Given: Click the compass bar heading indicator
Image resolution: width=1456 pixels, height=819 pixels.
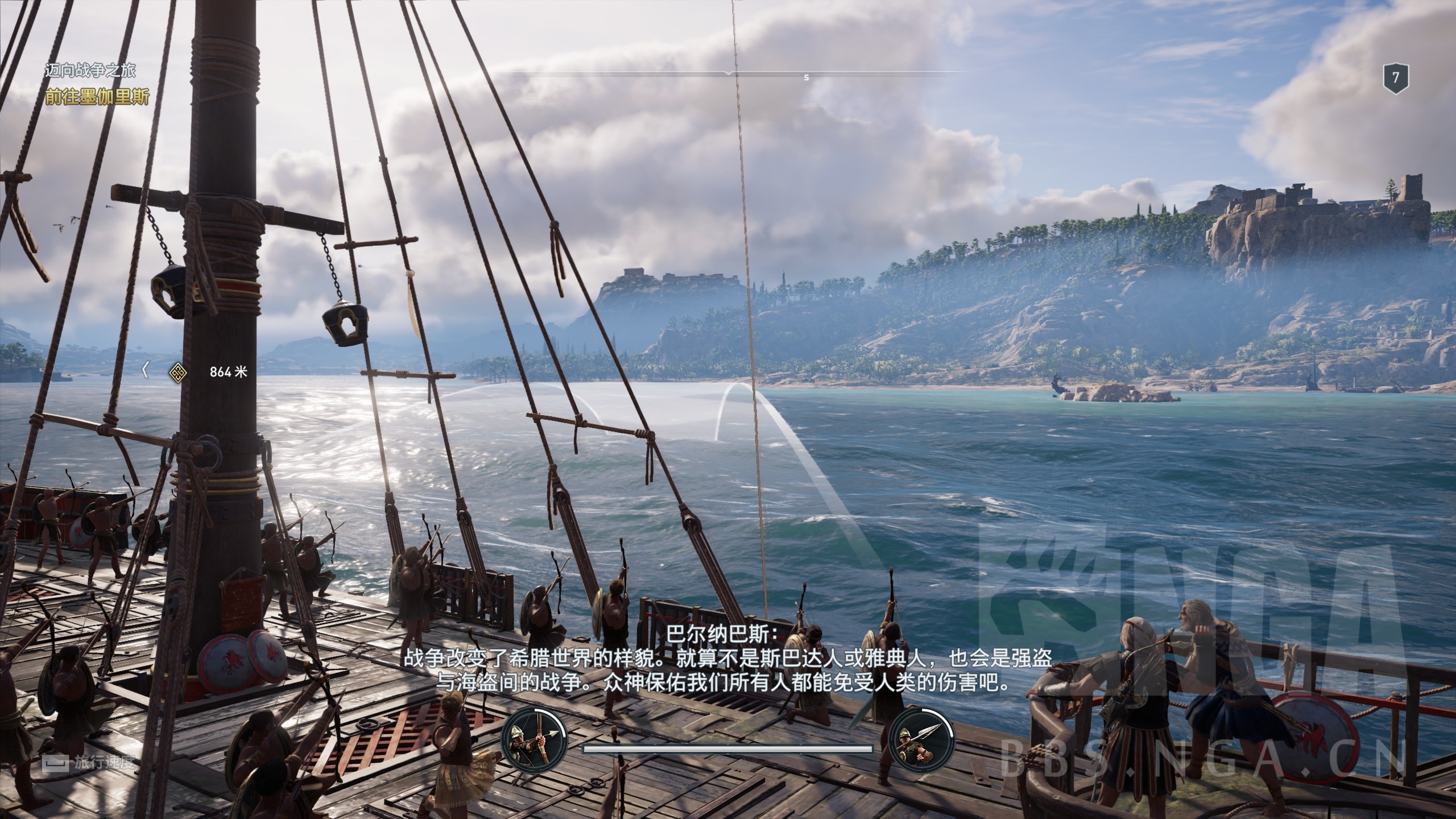Looking at the screenshot, I should point(730,73).
